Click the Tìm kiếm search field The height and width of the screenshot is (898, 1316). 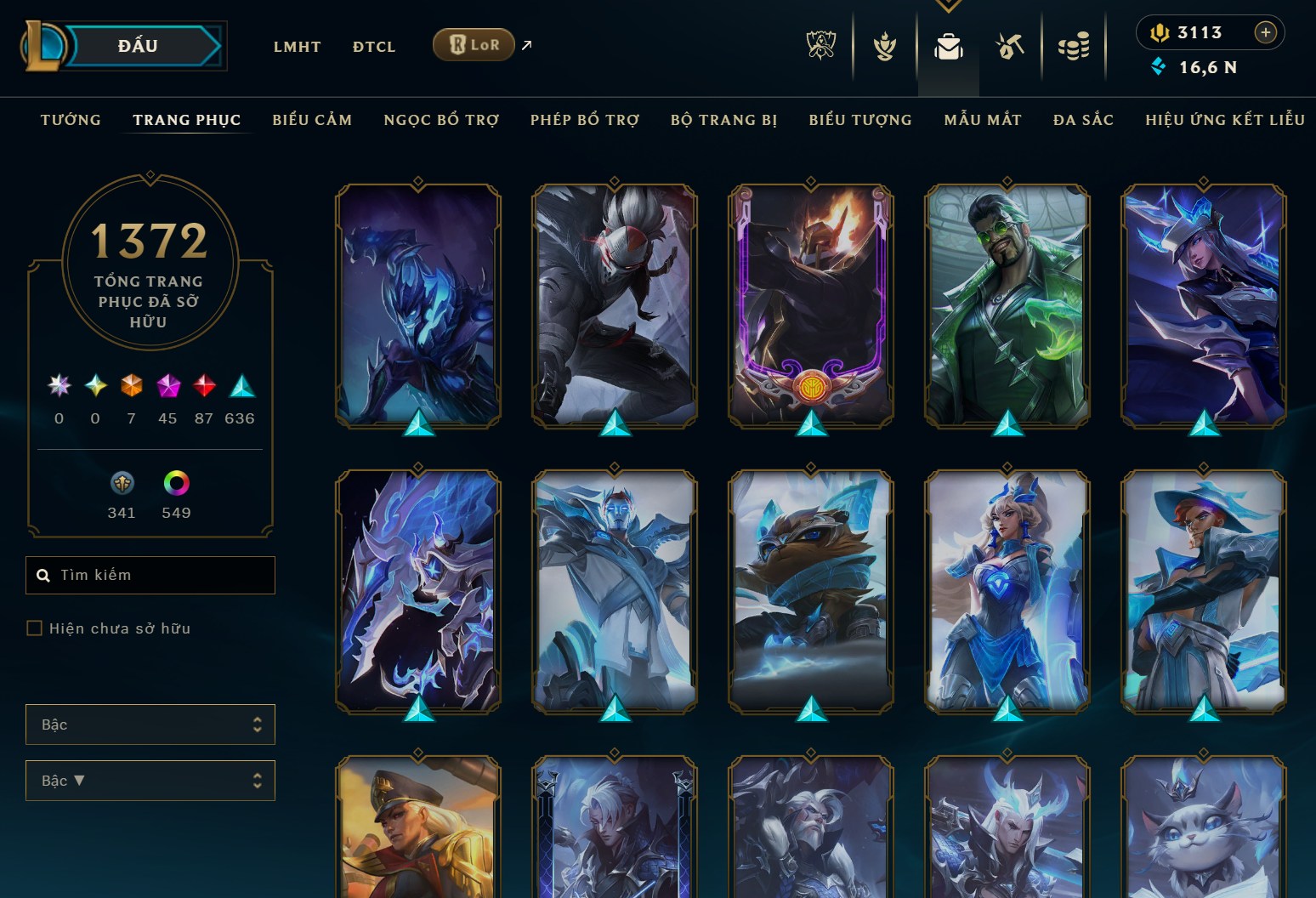(x=150, y=575)
